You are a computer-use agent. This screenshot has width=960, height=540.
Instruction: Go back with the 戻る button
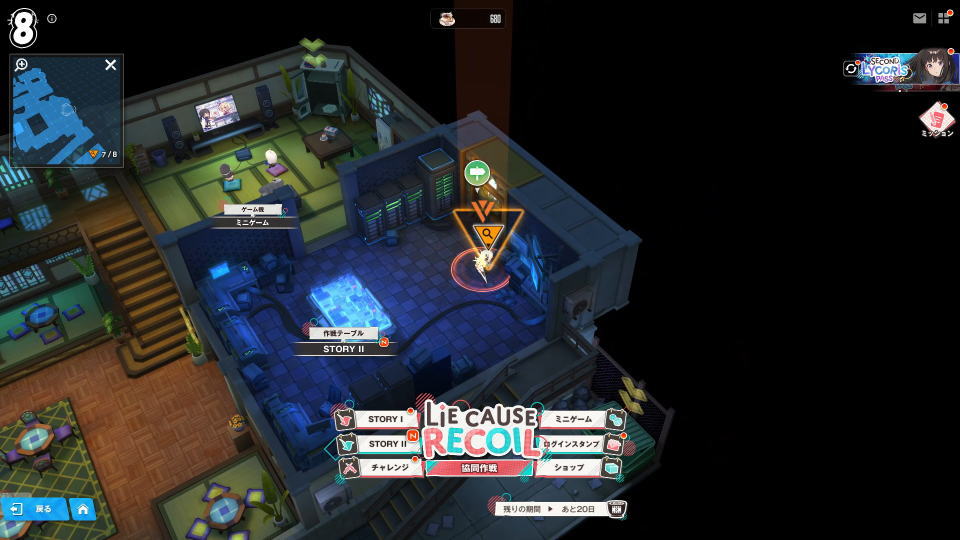coord(33,509)
